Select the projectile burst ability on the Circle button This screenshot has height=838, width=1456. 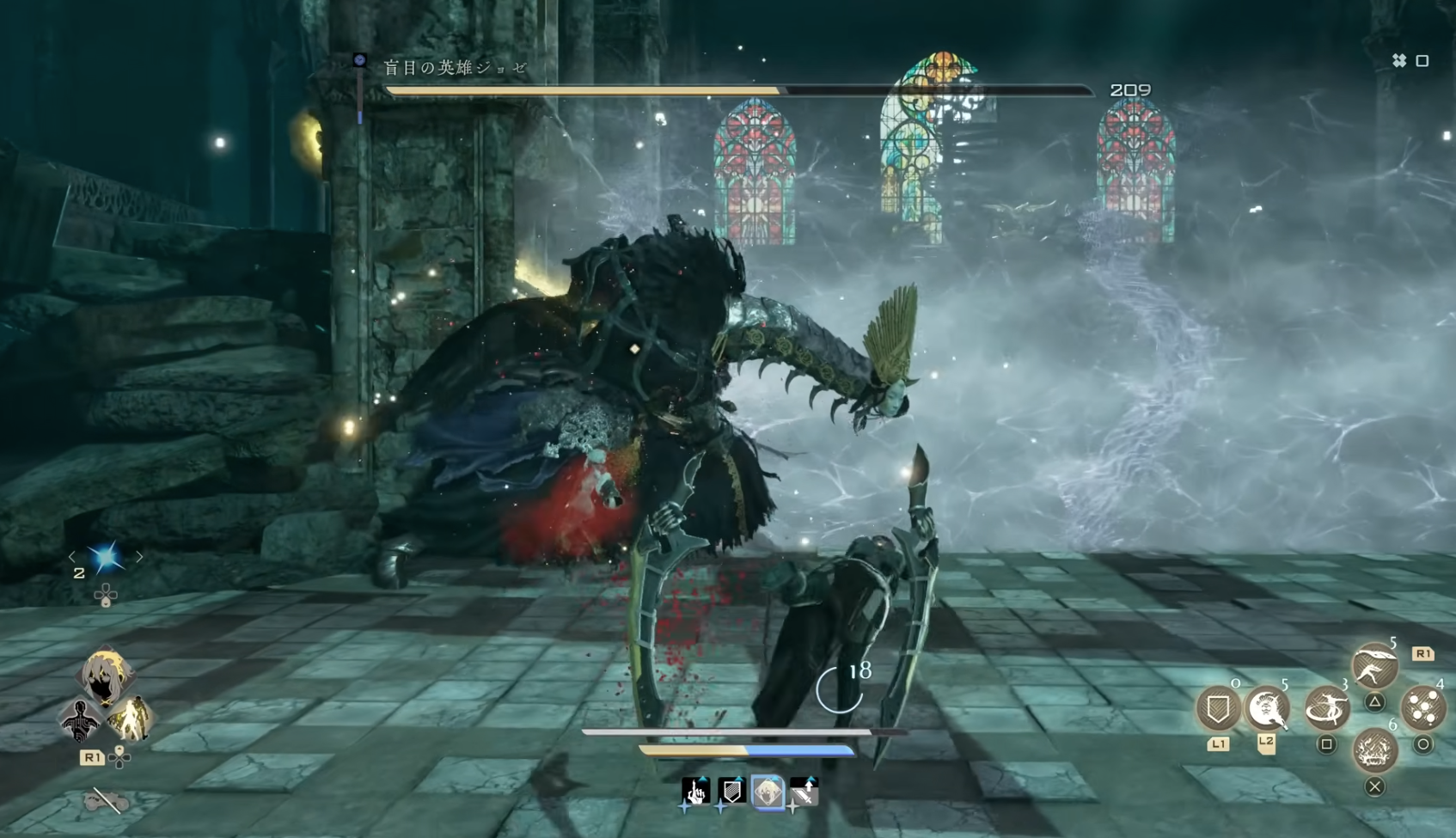(1425, 707)
